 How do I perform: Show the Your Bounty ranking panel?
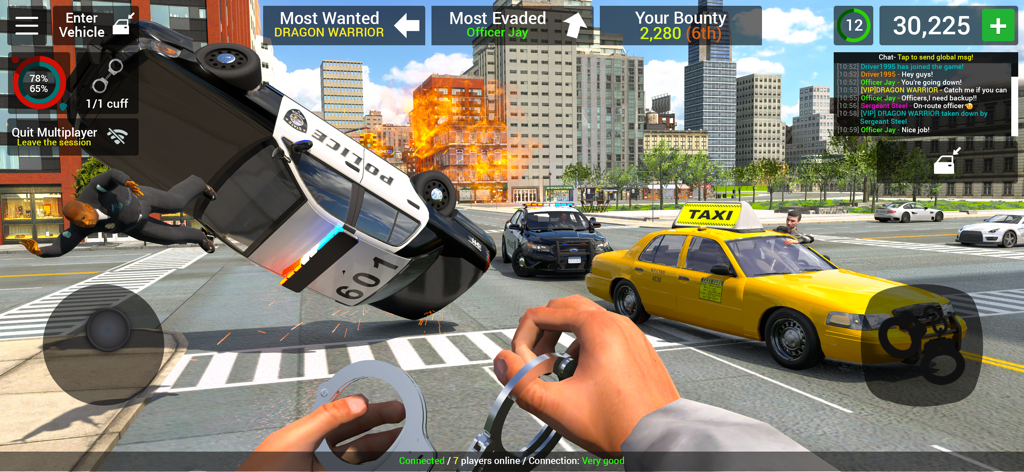[680, 25]
